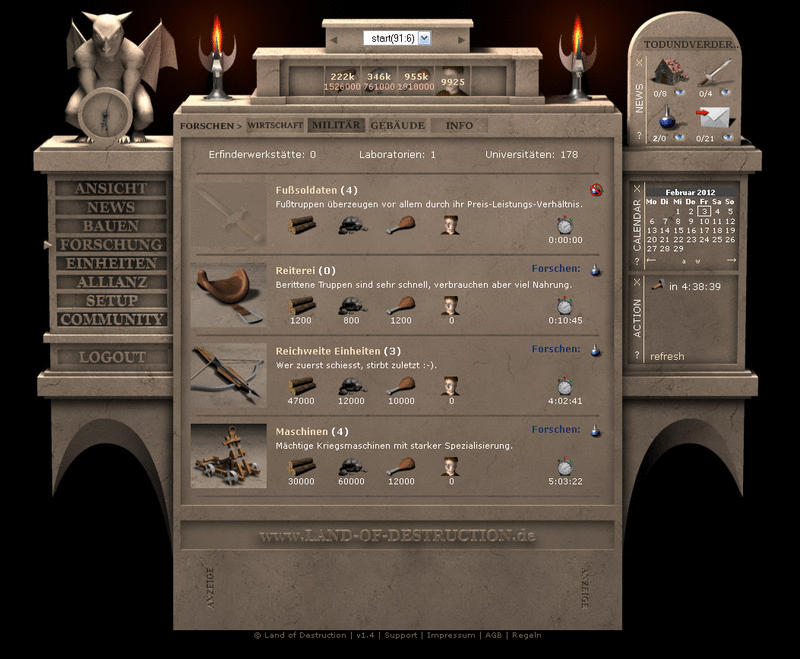Open the Einheiten menu
Screen dimensions: 800x659
click(x=110, y=263)
